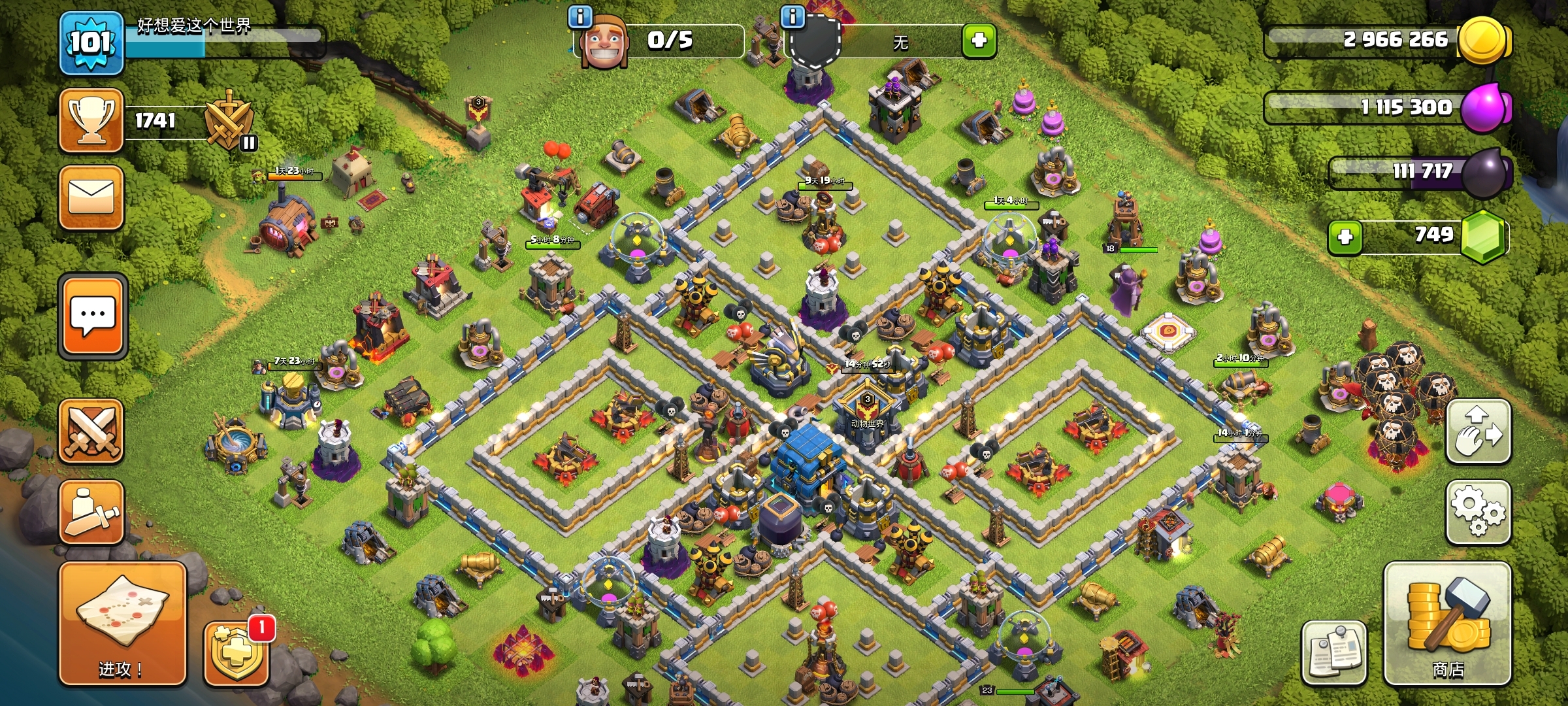Open the crossed swords clan war button
This screenshot has height=706, width=1568.
[x=91, y=431]
